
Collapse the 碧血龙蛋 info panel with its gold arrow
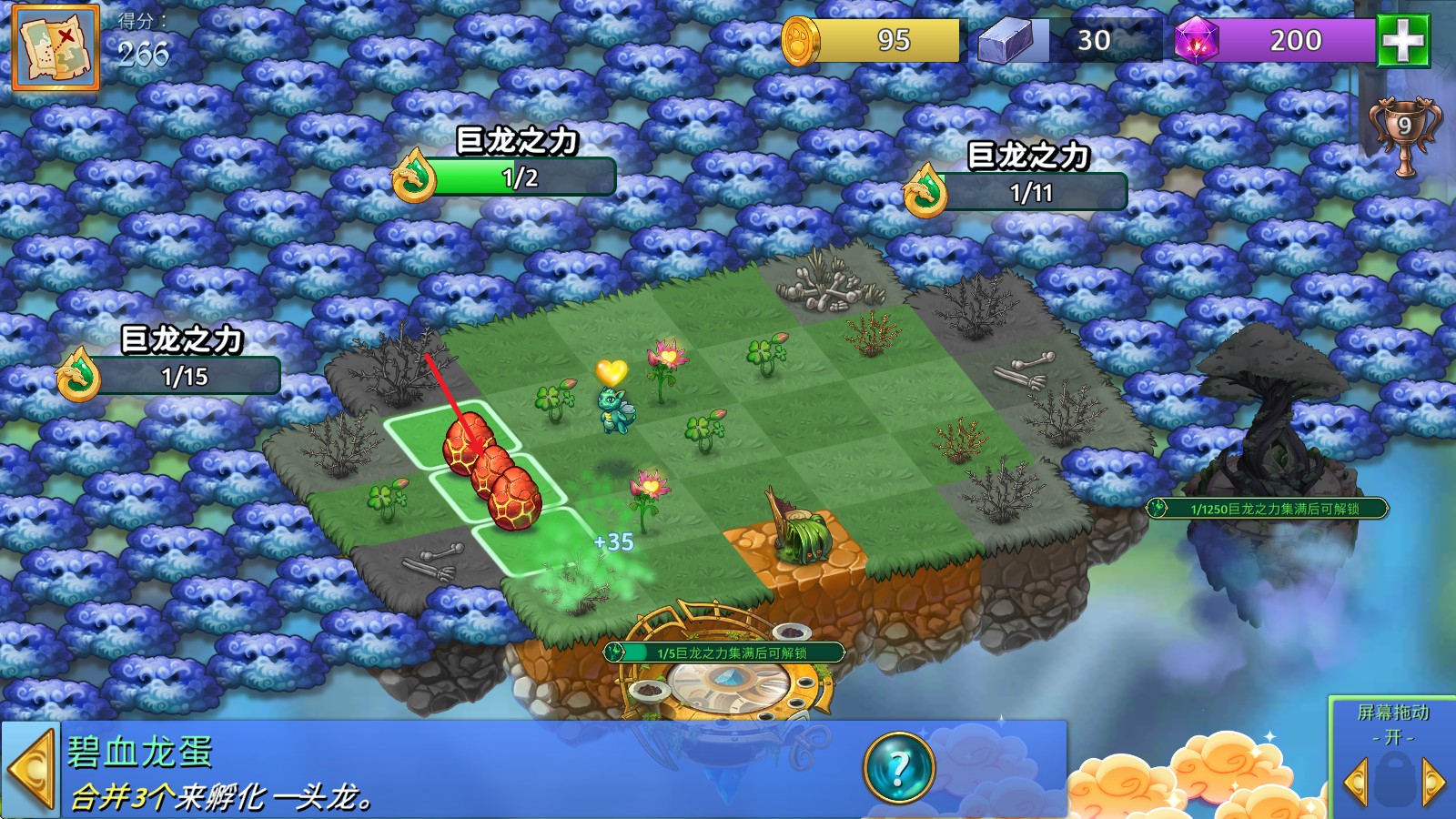[29, 770]
